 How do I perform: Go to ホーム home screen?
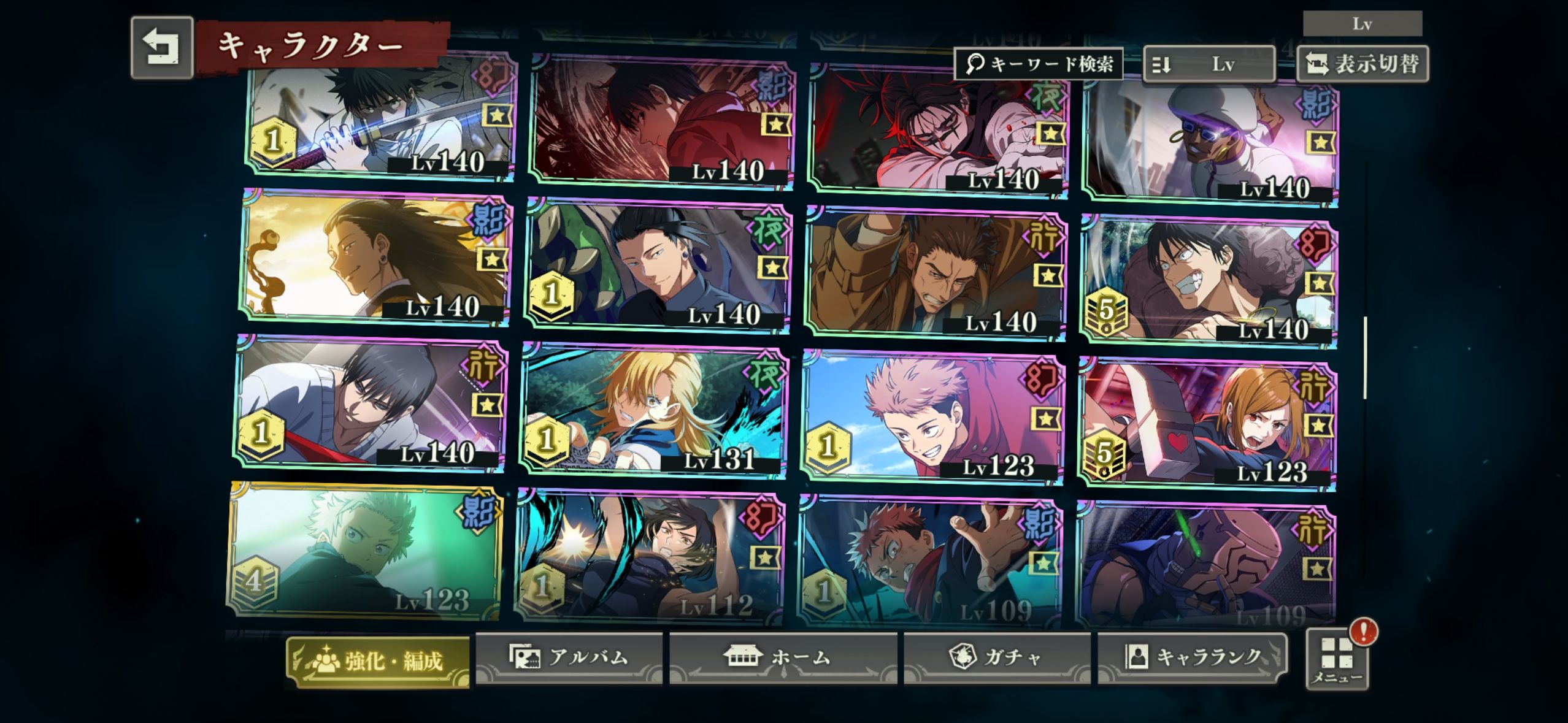click(x=783, y=658)
